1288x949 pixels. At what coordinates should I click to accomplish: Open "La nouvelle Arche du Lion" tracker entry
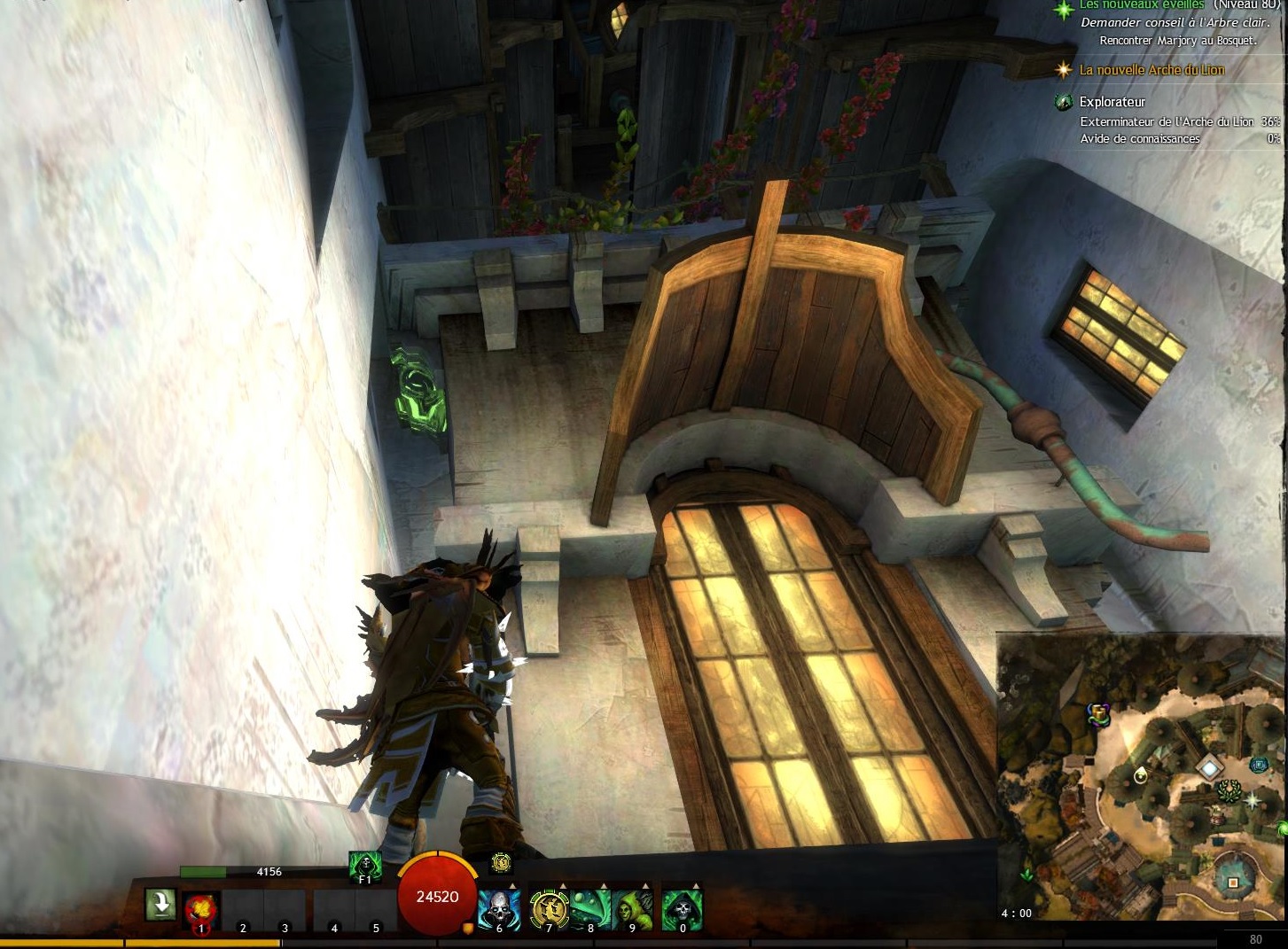1151,70
